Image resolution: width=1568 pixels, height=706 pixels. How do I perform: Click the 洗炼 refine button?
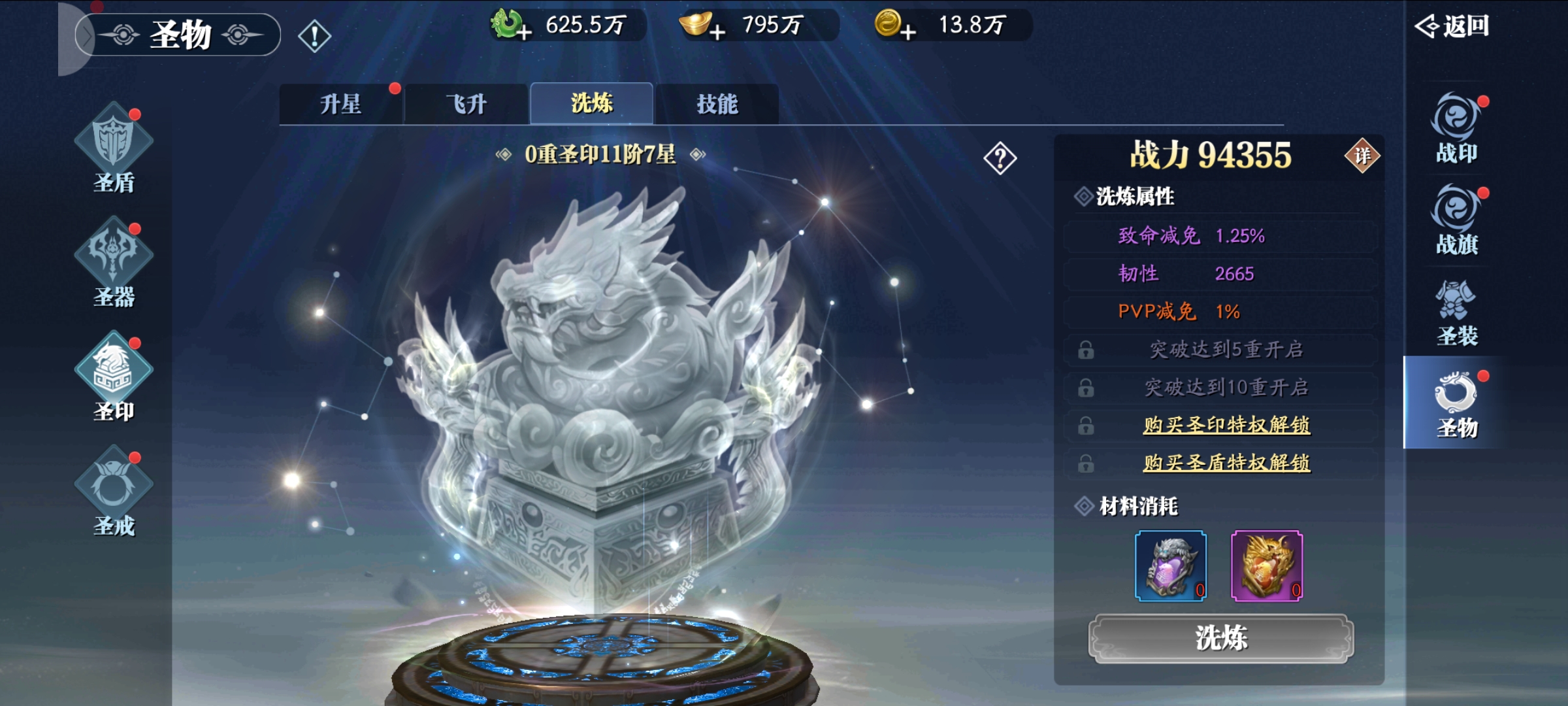click(1220, 639)
